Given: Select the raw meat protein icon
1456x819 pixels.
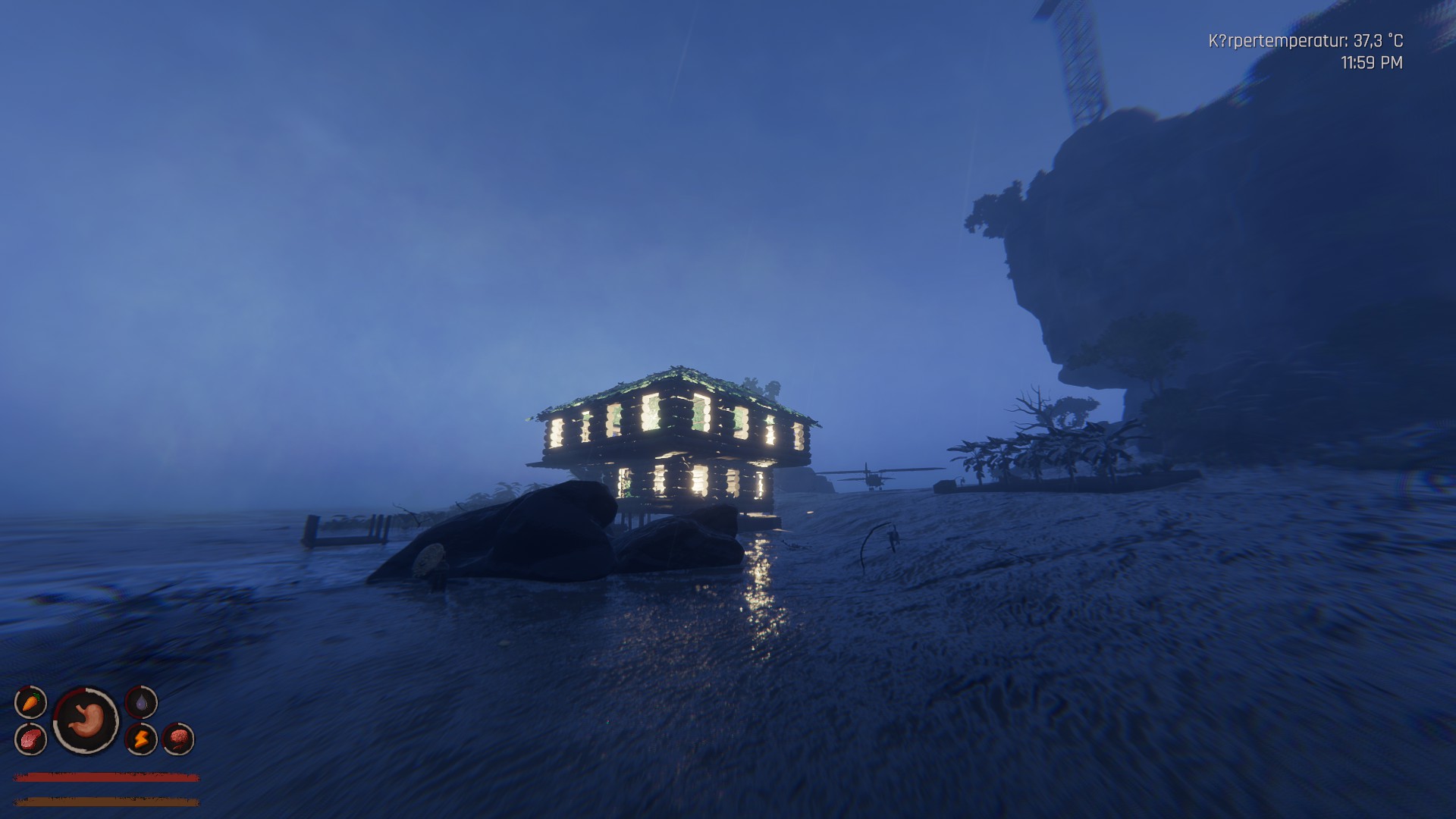Looking at the screenshot, I should [x=30, y=738].
